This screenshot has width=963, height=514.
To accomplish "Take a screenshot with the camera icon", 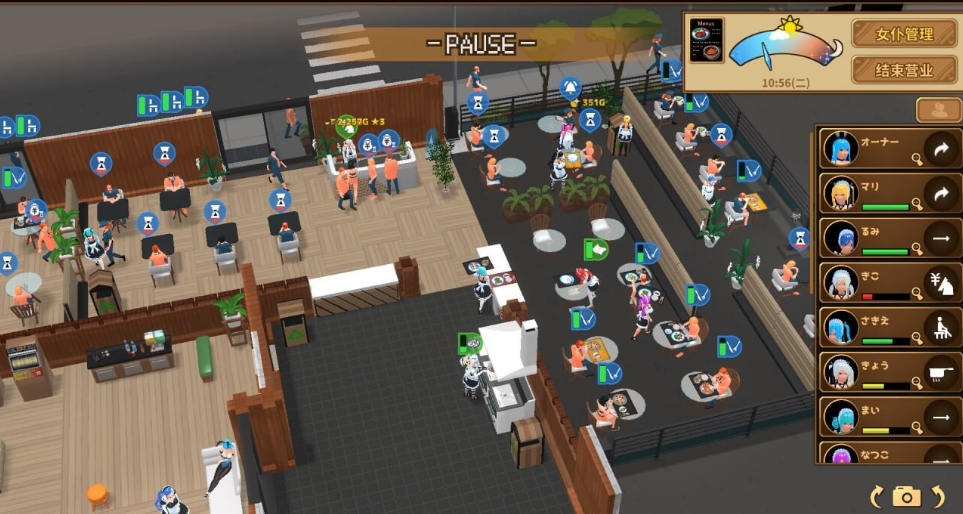I will coord(907,495).
